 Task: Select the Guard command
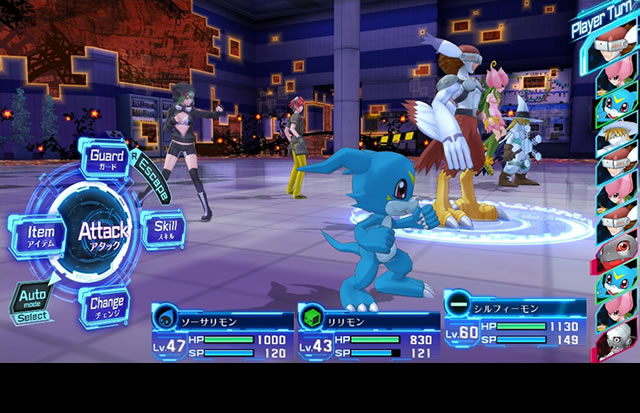pyautogui.click(x=107, y=157)
